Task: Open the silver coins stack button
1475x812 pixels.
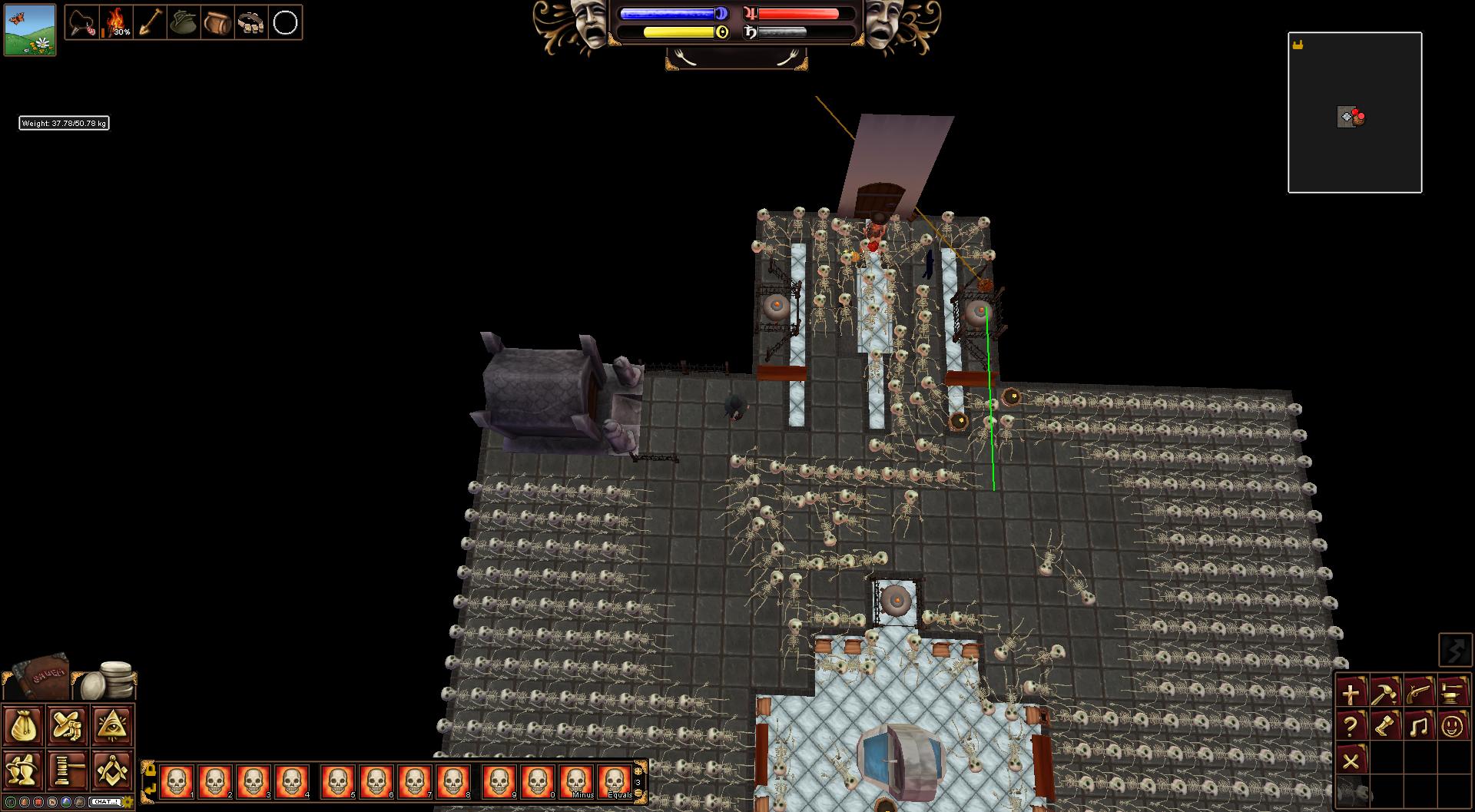Action: click(x=112, y=678)
